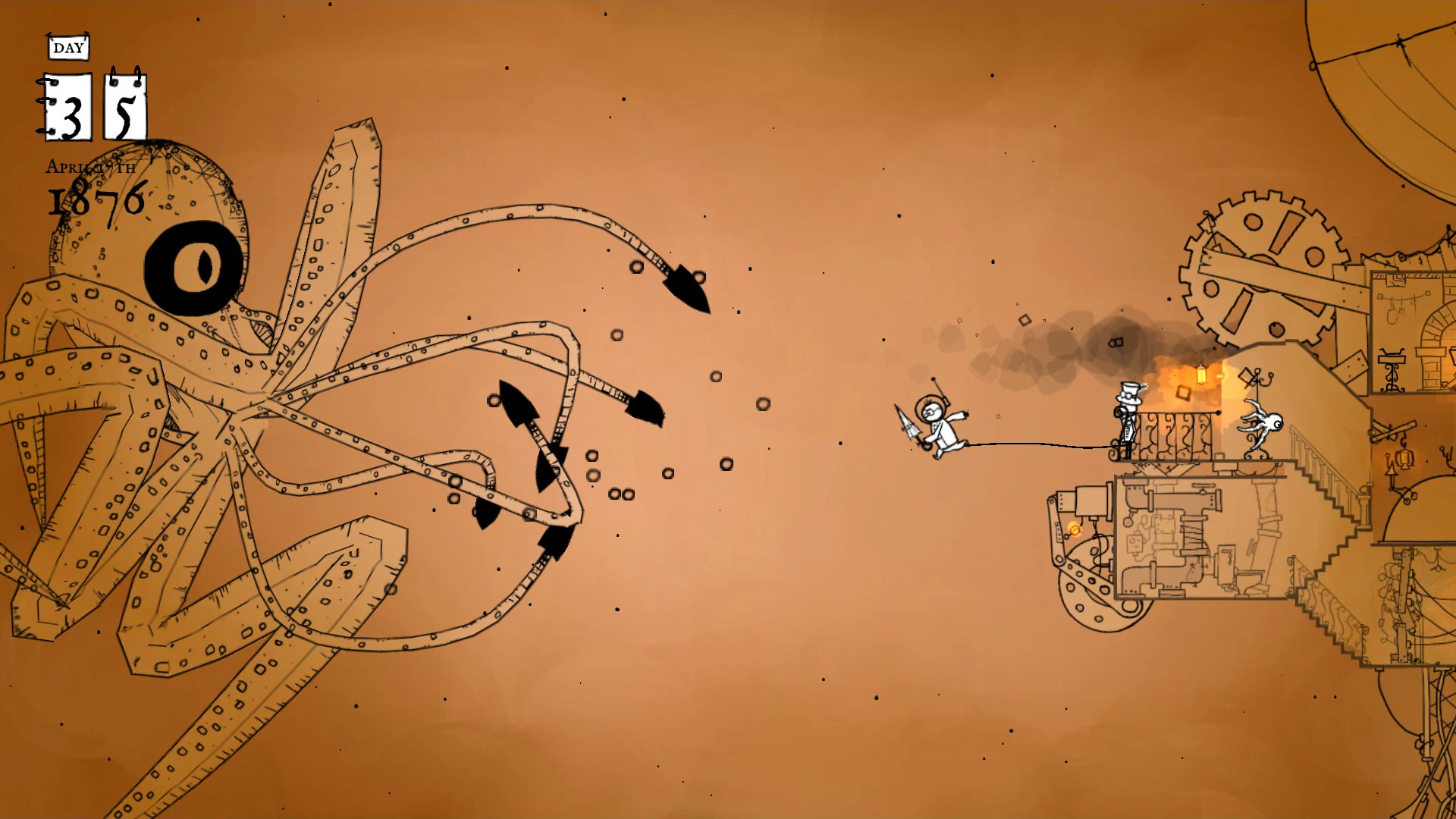Click the top-hatted captain on the railing
This screenshot has height=819, width=1456.
coord(1127,413)
